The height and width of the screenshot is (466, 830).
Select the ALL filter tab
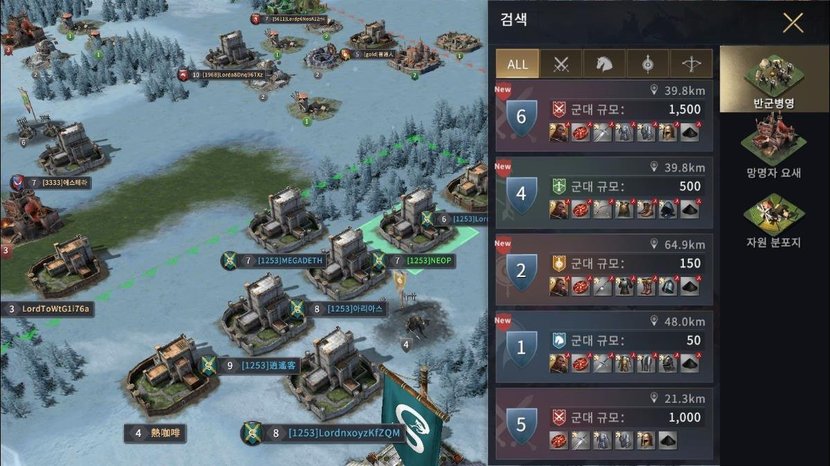tap(518, 64)
